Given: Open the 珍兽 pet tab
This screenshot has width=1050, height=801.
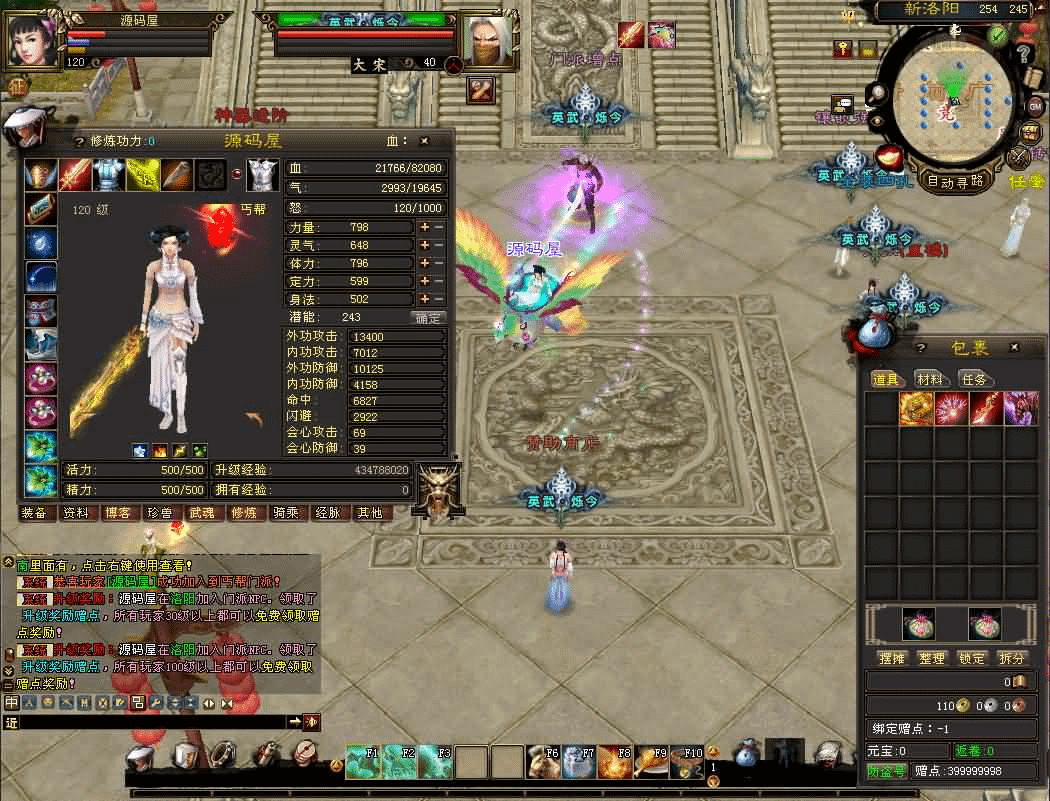Looking at the screenshot, I should [159, 513].
